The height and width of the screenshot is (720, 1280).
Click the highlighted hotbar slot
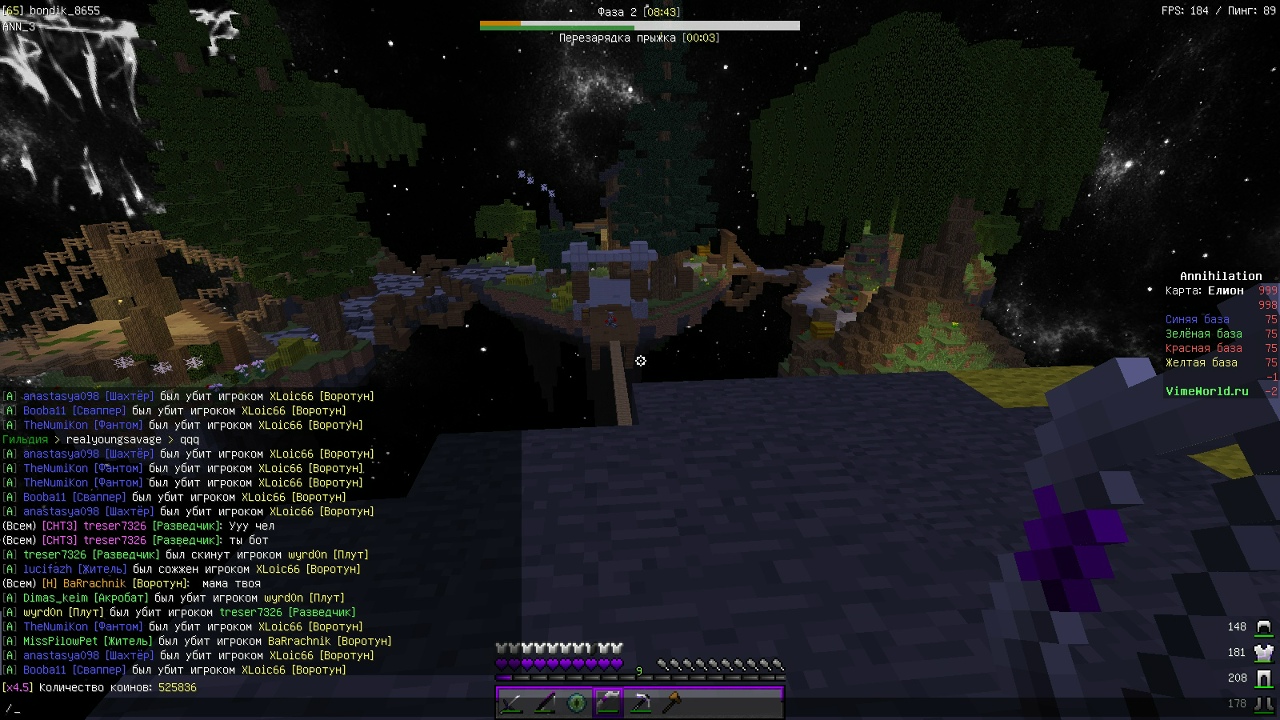point(608,703)
